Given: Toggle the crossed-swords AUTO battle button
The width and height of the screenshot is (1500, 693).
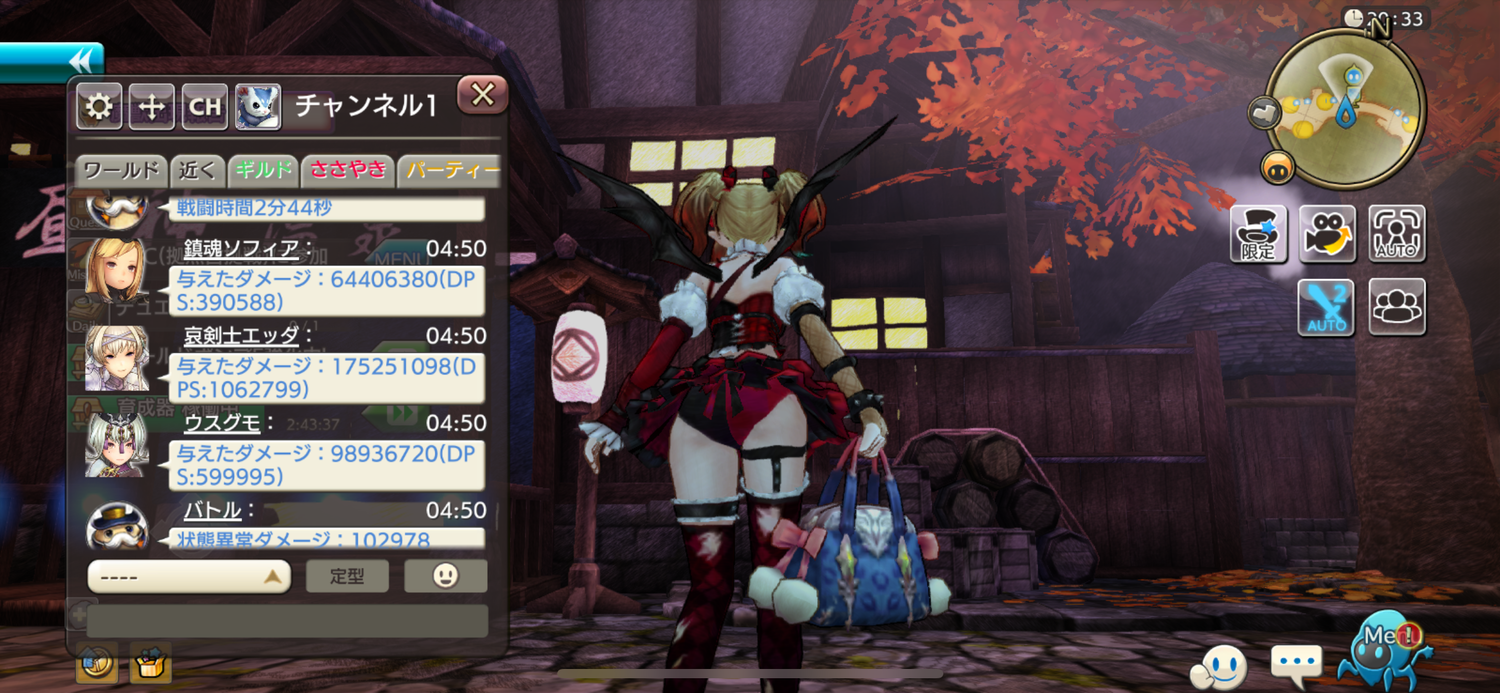Looking at the screenshot, I should [1326, 307].
